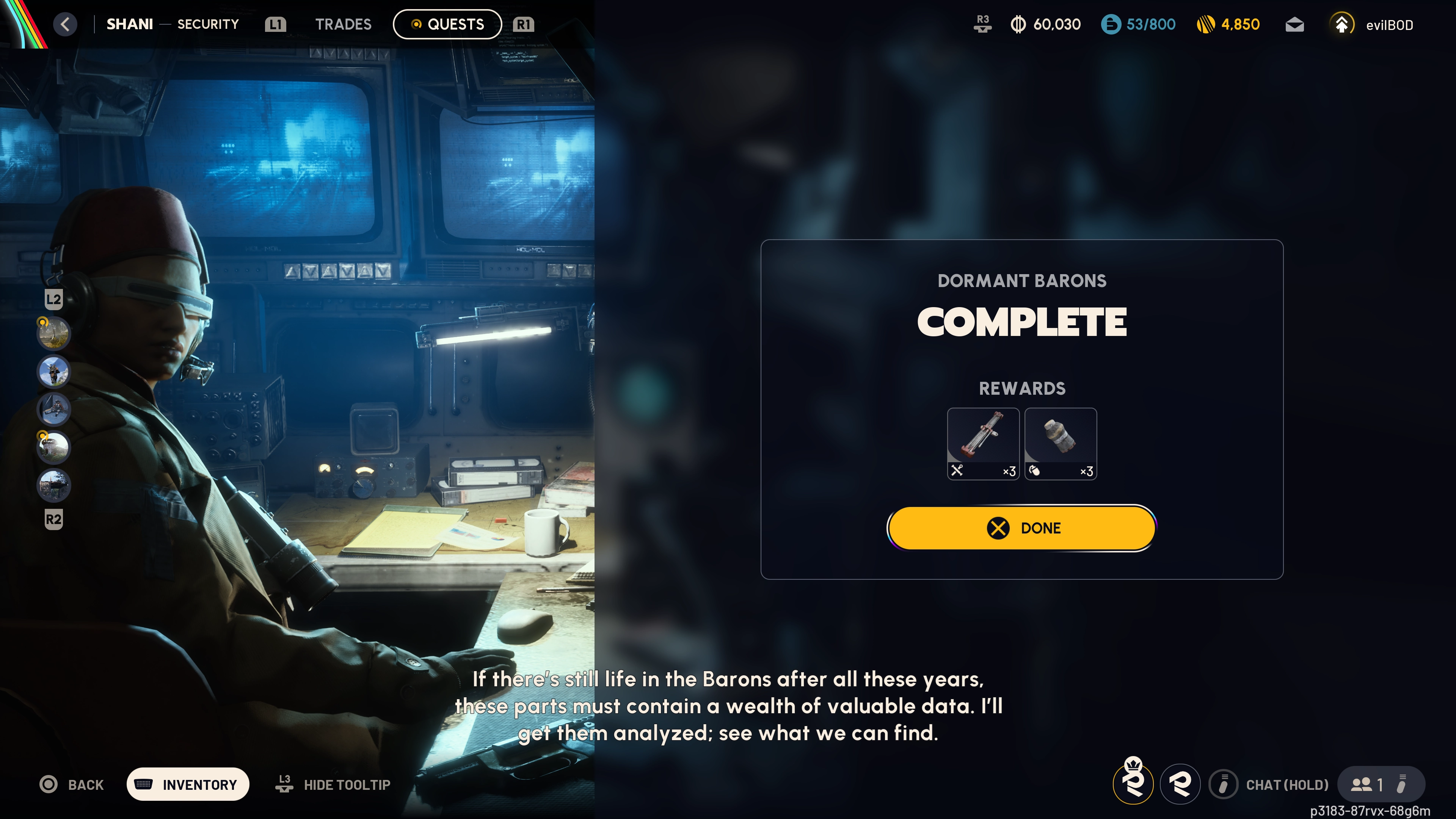Open the mail inbox envelope
The height and width of the screenshot is (819, 1456).
pos(1294,25)
